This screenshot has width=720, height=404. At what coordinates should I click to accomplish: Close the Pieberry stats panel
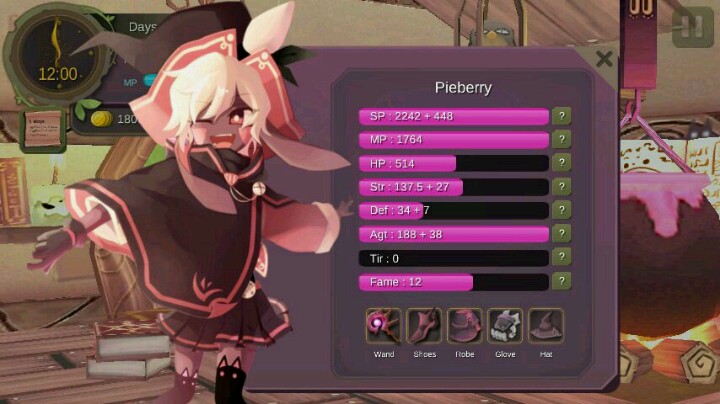tap(604, 59)
